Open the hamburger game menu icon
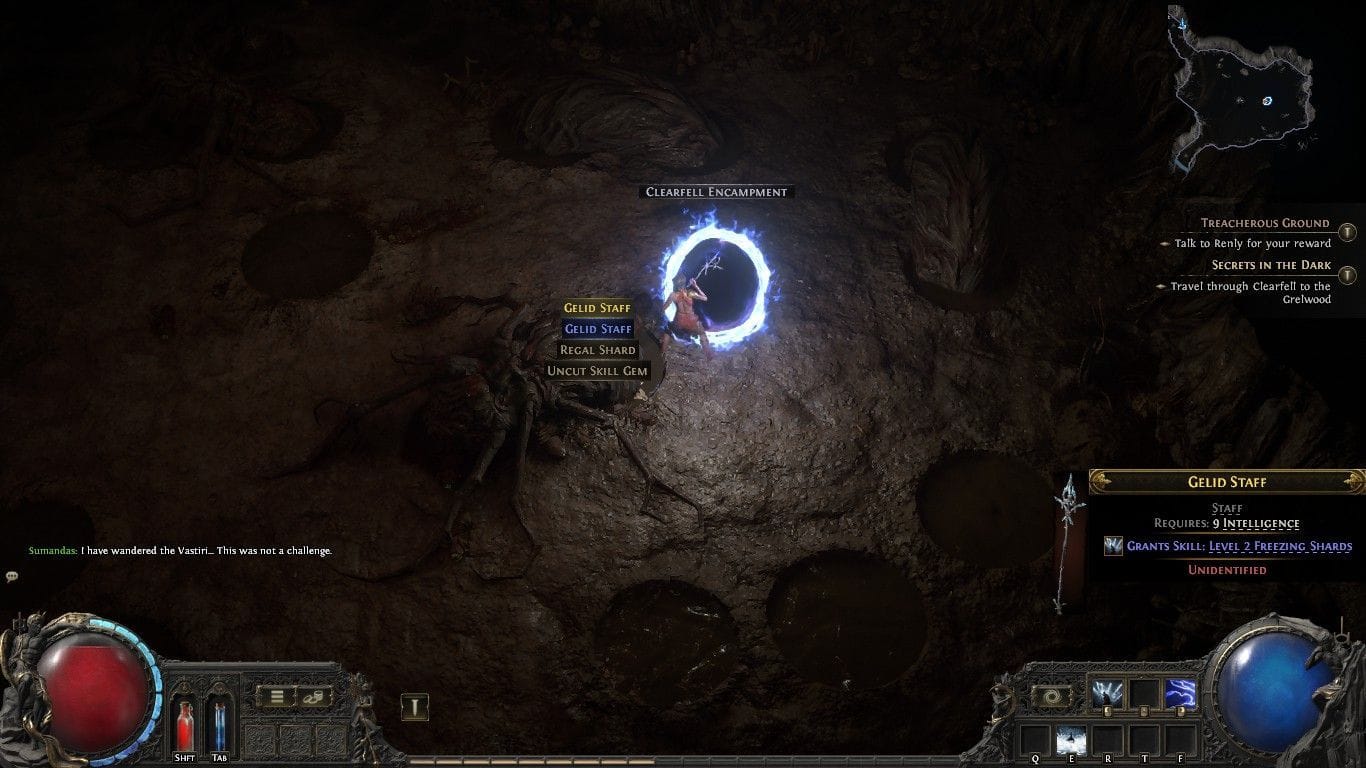The image size is (1366, 768). click(x=277, y=697)
